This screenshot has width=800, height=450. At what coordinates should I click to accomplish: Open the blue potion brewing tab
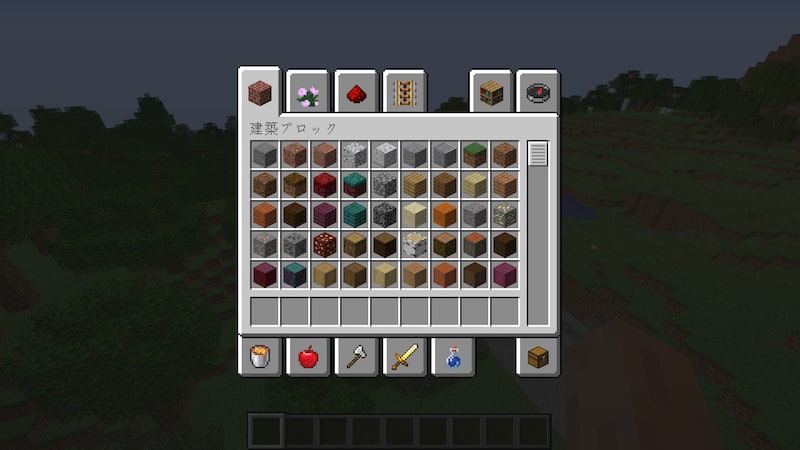(x=453, y=357)
